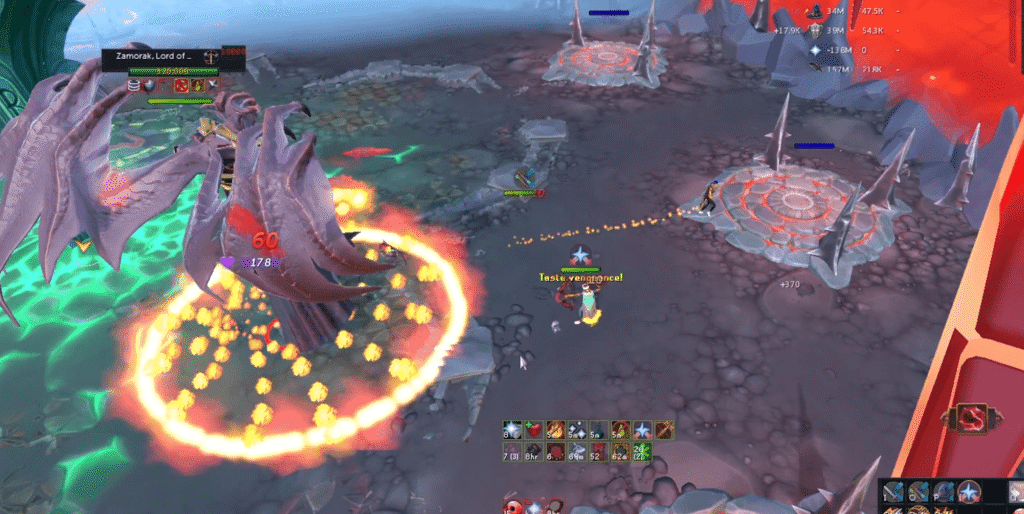
Task: Select the stacked discs icon under Zamorak's nameplate
Action: pyautogui.click(x=134, y=86)
